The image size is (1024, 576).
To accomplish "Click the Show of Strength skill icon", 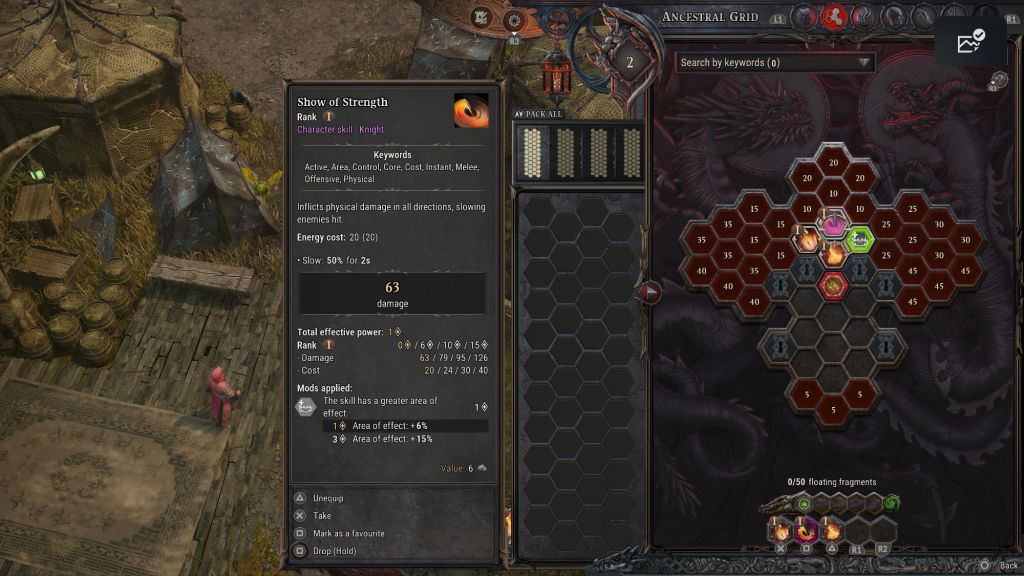I will tap(471, 110).
